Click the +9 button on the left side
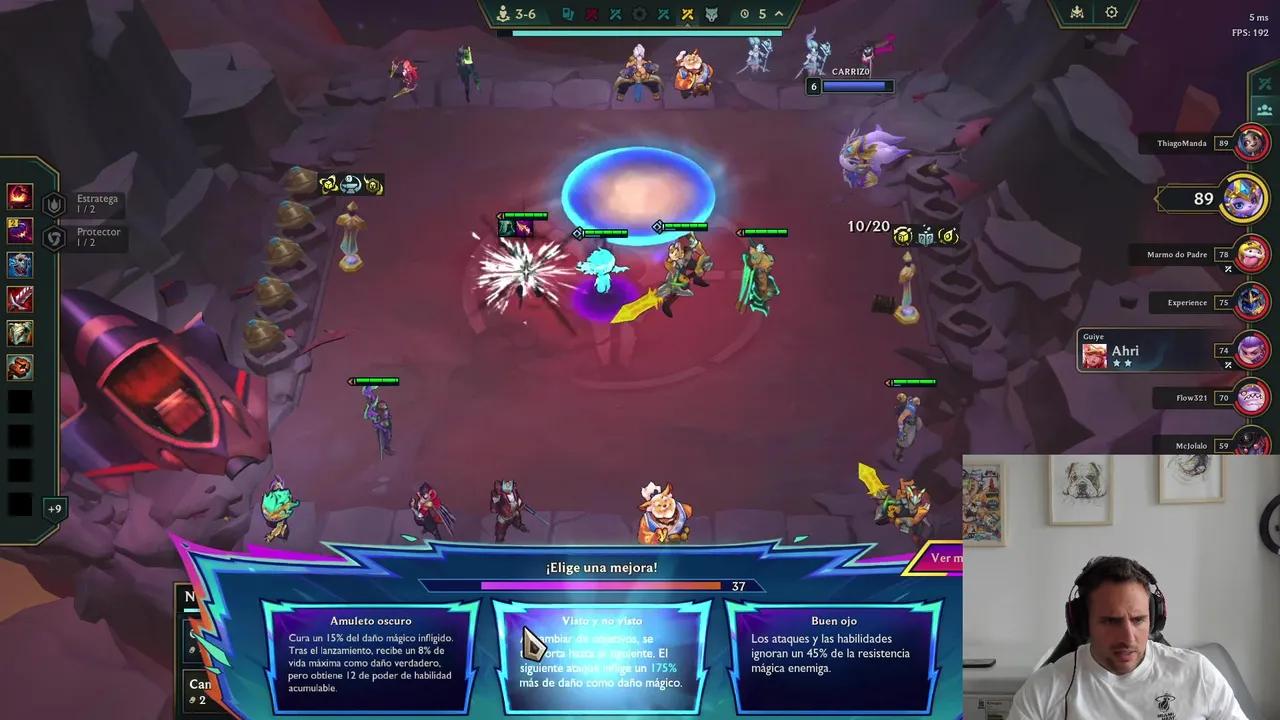Screen dimensions: 1280x720 tap(55, 508)
